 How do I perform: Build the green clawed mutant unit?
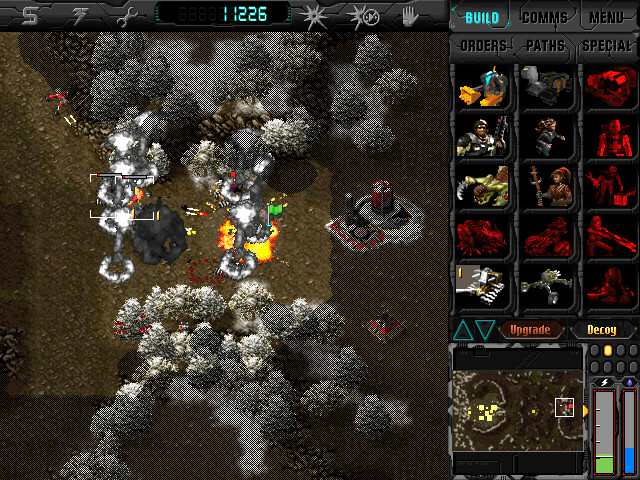[x=482, y=187]
